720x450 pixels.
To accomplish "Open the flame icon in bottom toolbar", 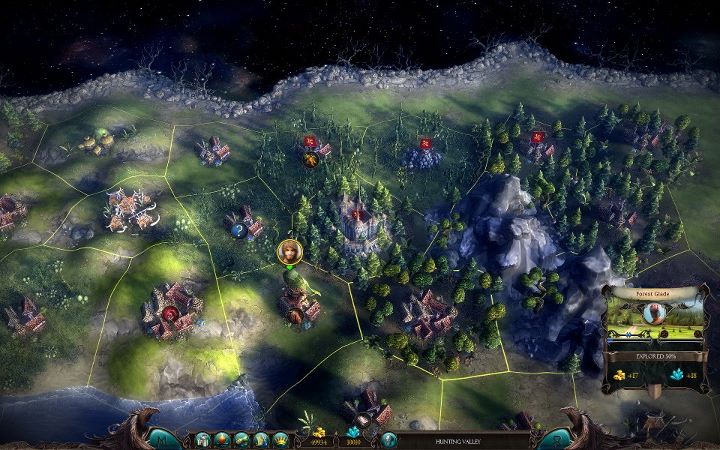I will tap(222, 439).
